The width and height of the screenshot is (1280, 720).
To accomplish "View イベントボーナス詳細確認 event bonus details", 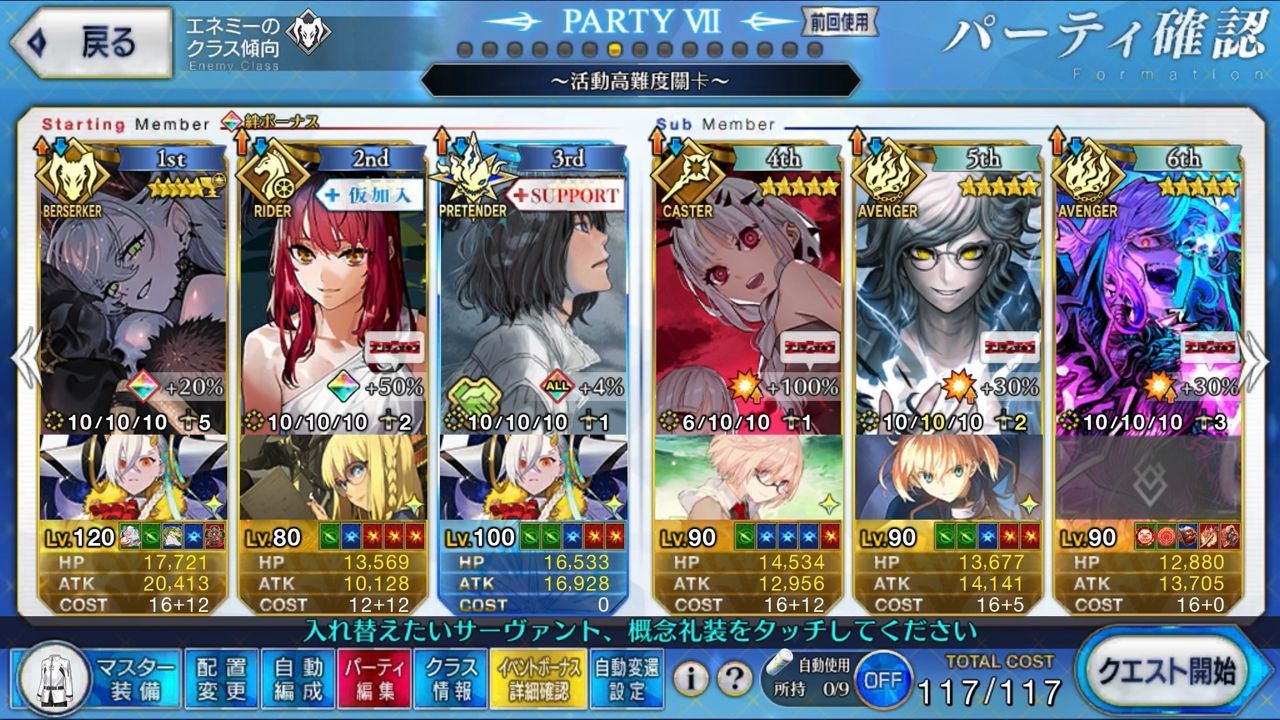I will 537,679.
